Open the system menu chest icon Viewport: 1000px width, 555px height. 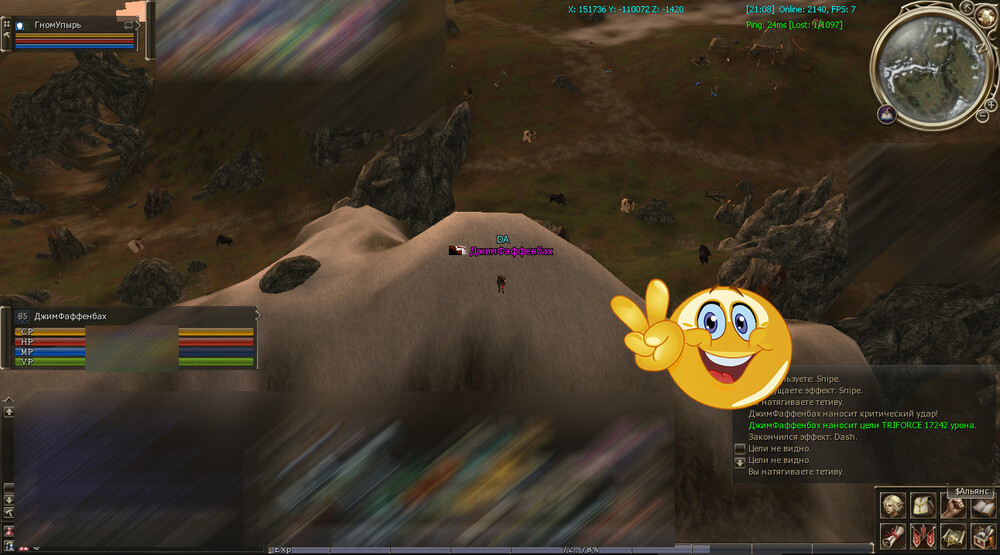[981, 535]
